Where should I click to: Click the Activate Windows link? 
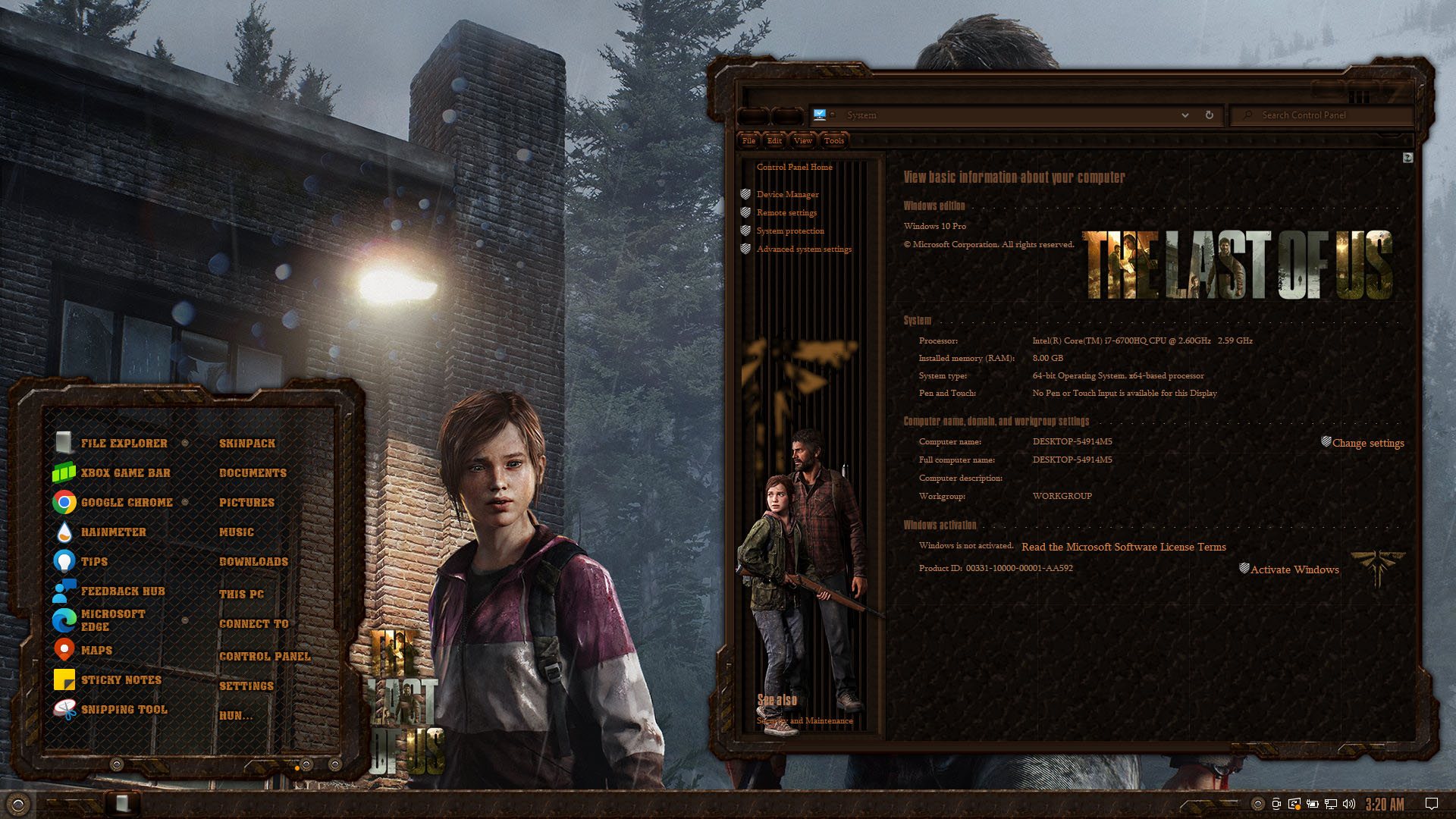[x=1294, y=570]
